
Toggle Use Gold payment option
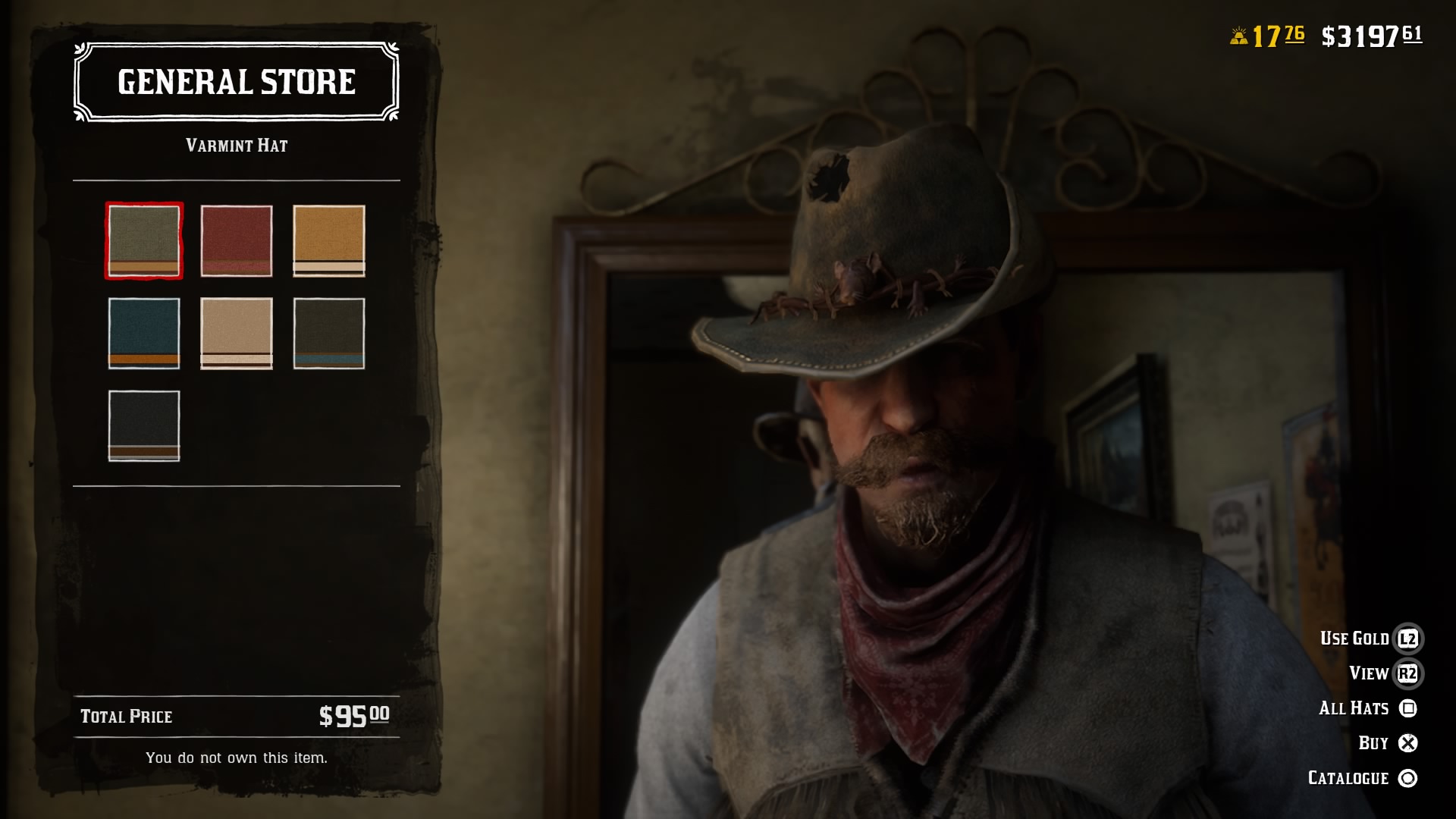[1357, 638]
